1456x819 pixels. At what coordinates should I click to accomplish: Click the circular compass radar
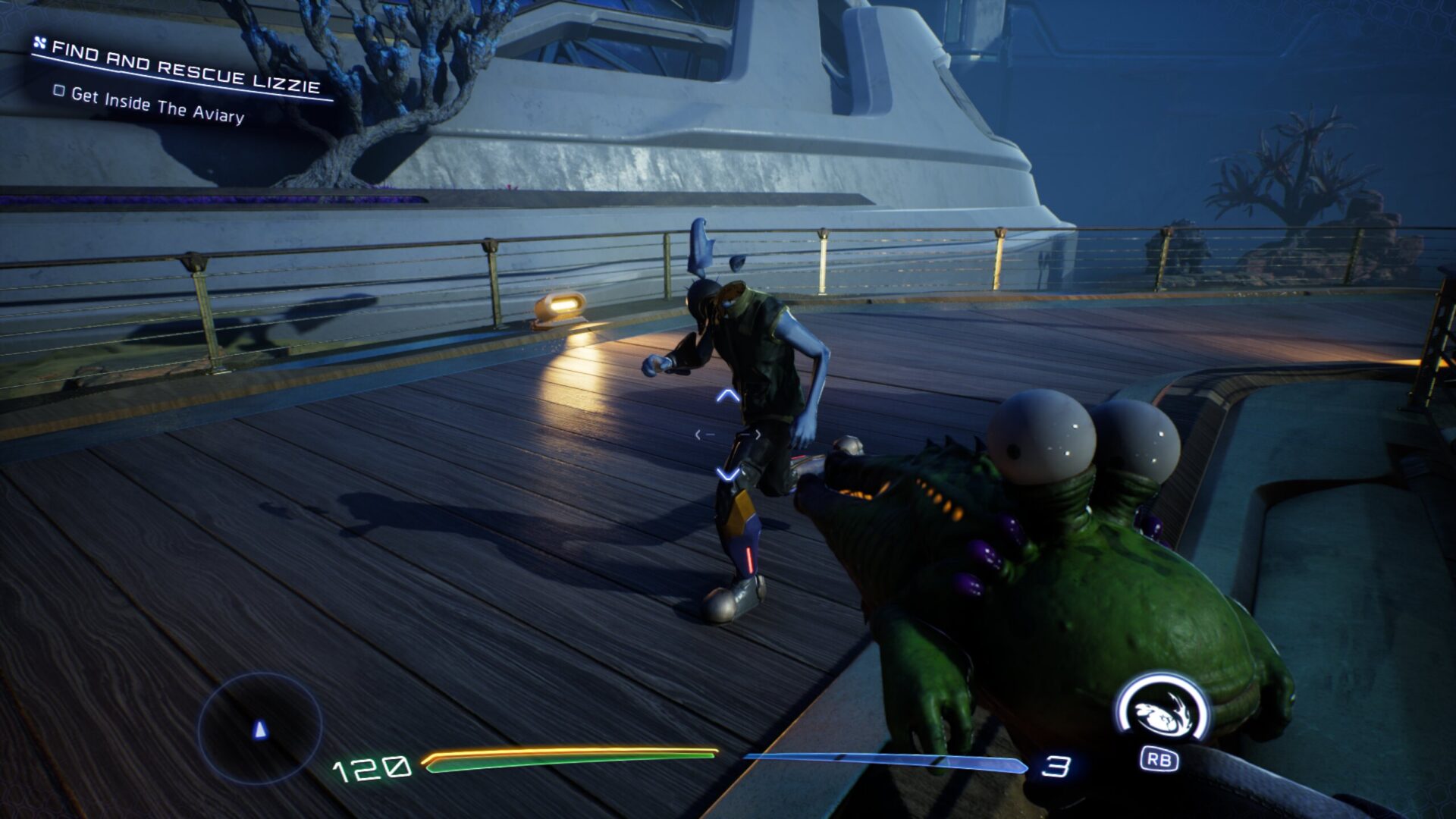260,728
